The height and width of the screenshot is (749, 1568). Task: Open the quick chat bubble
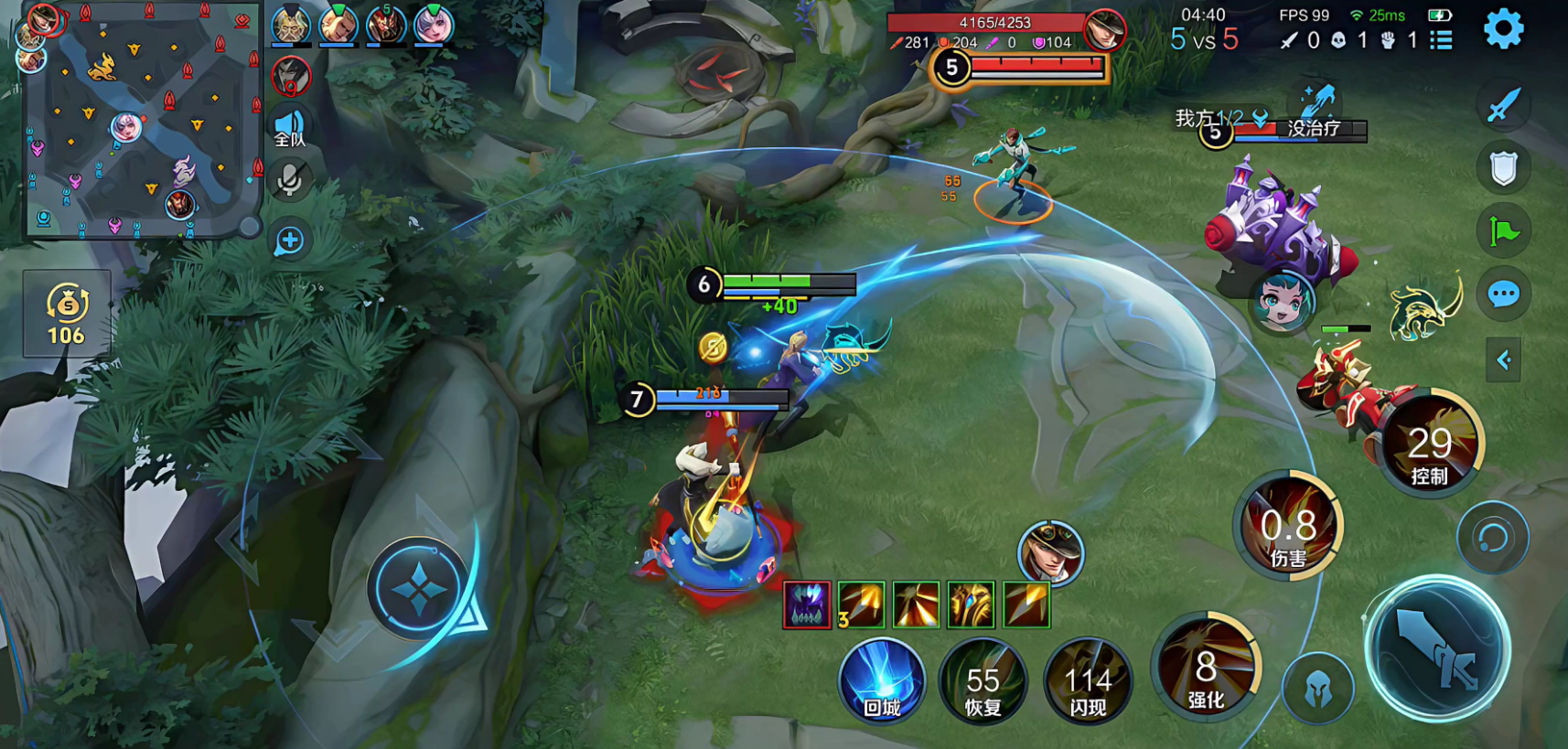(1503, 294)
